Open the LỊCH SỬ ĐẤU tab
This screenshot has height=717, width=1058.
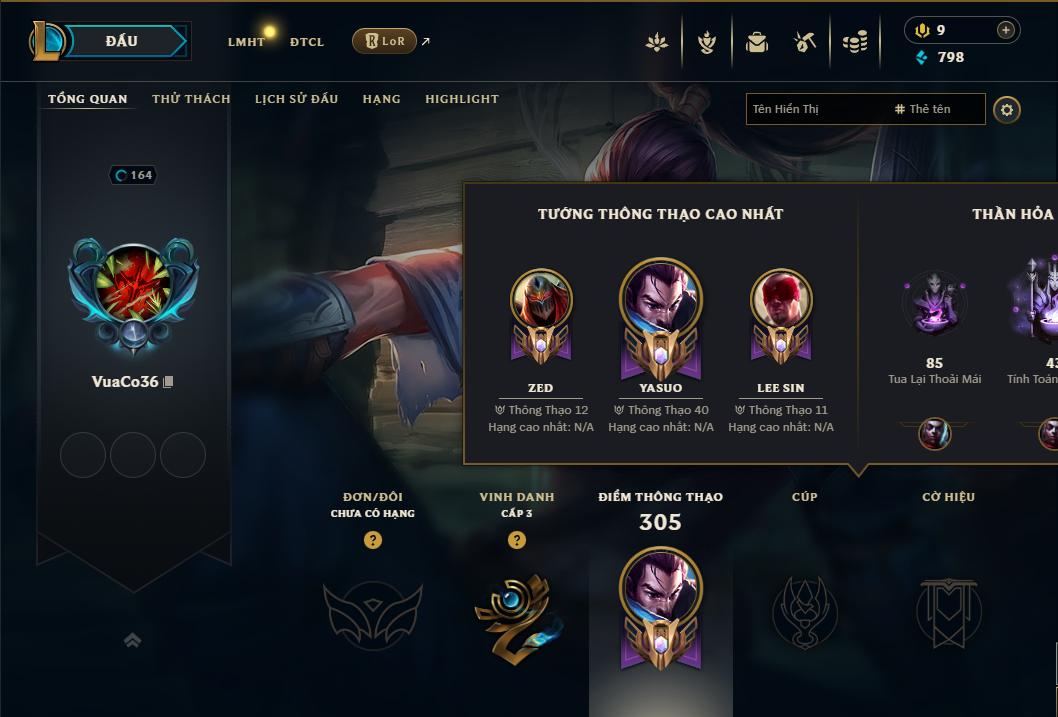(296, 99)
